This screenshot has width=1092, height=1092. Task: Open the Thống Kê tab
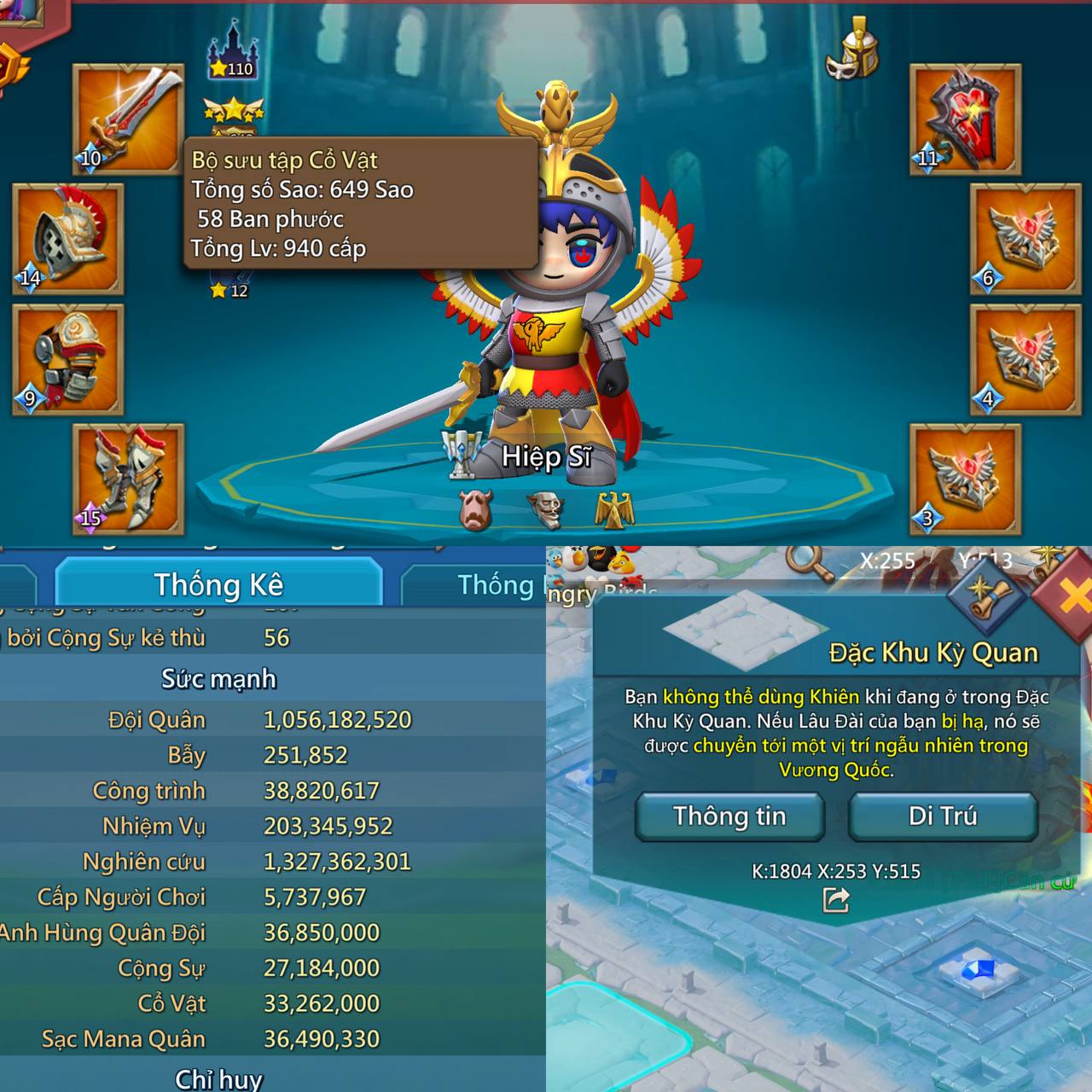click(x=218, y=584)
